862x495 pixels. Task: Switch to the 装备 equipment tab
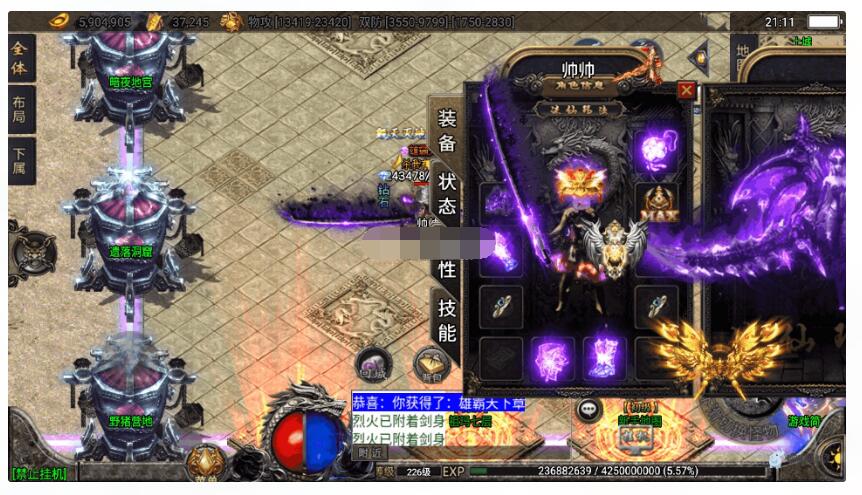(x=446, y=130)
